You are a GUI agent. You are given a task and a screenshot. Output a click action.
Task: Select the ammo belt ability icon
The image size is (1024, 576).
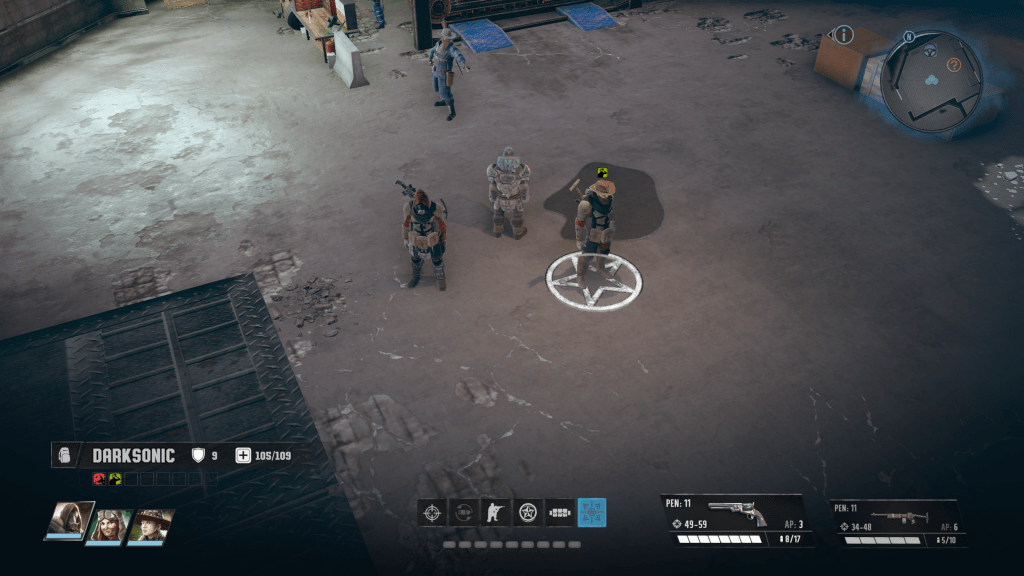[560, 513]
